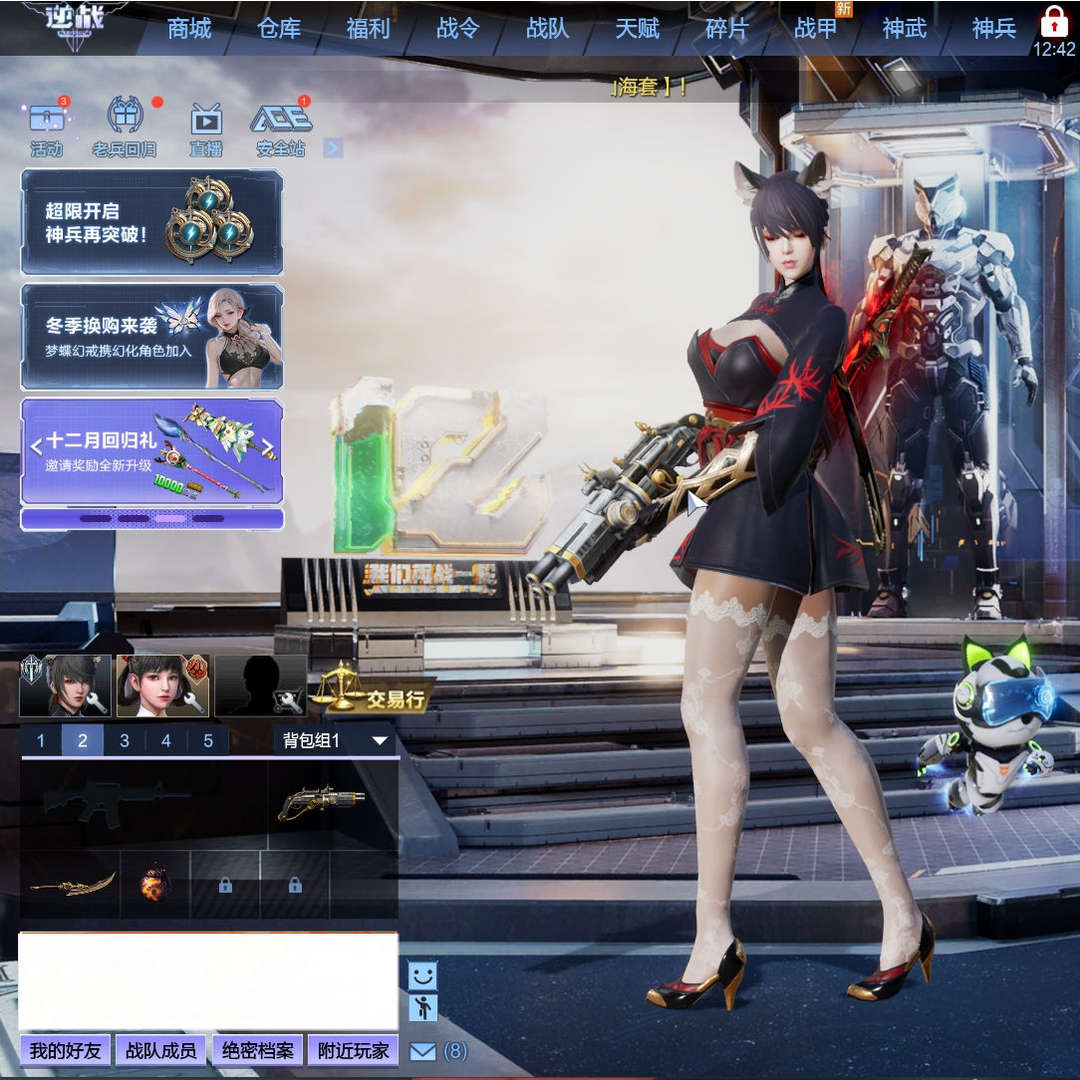1080x1080 pixels.
Task: Open the 冬季换购来袭 promotion banner
Action: pyautogui.click(x=152, y=337)
